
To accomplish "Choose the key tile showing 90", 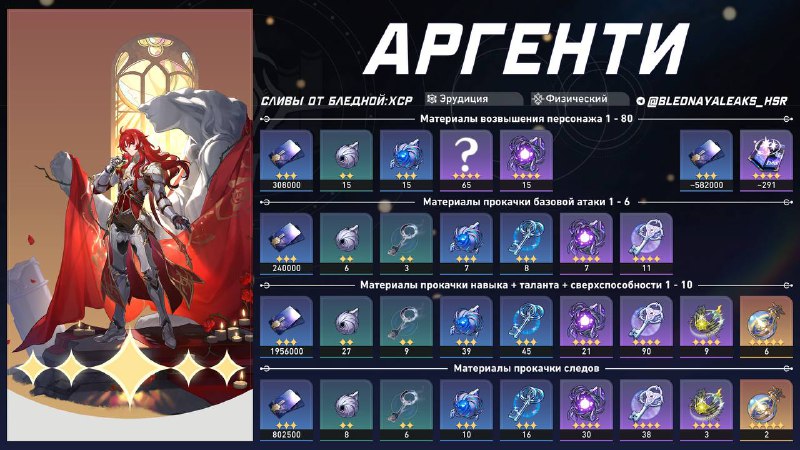I will [645, 321].
